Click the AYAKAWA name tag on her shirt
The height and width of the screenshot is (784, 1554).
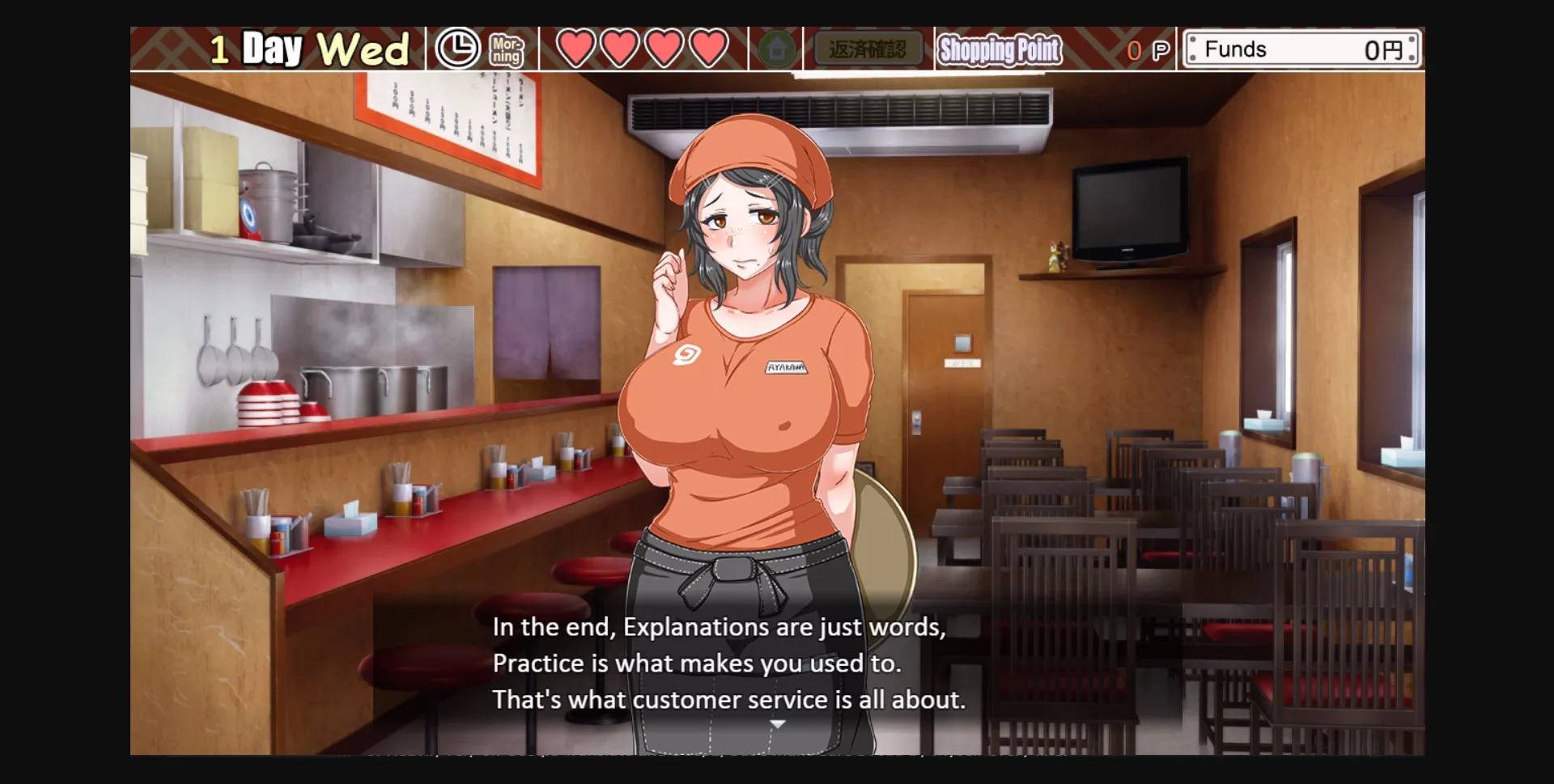[788, 367]
